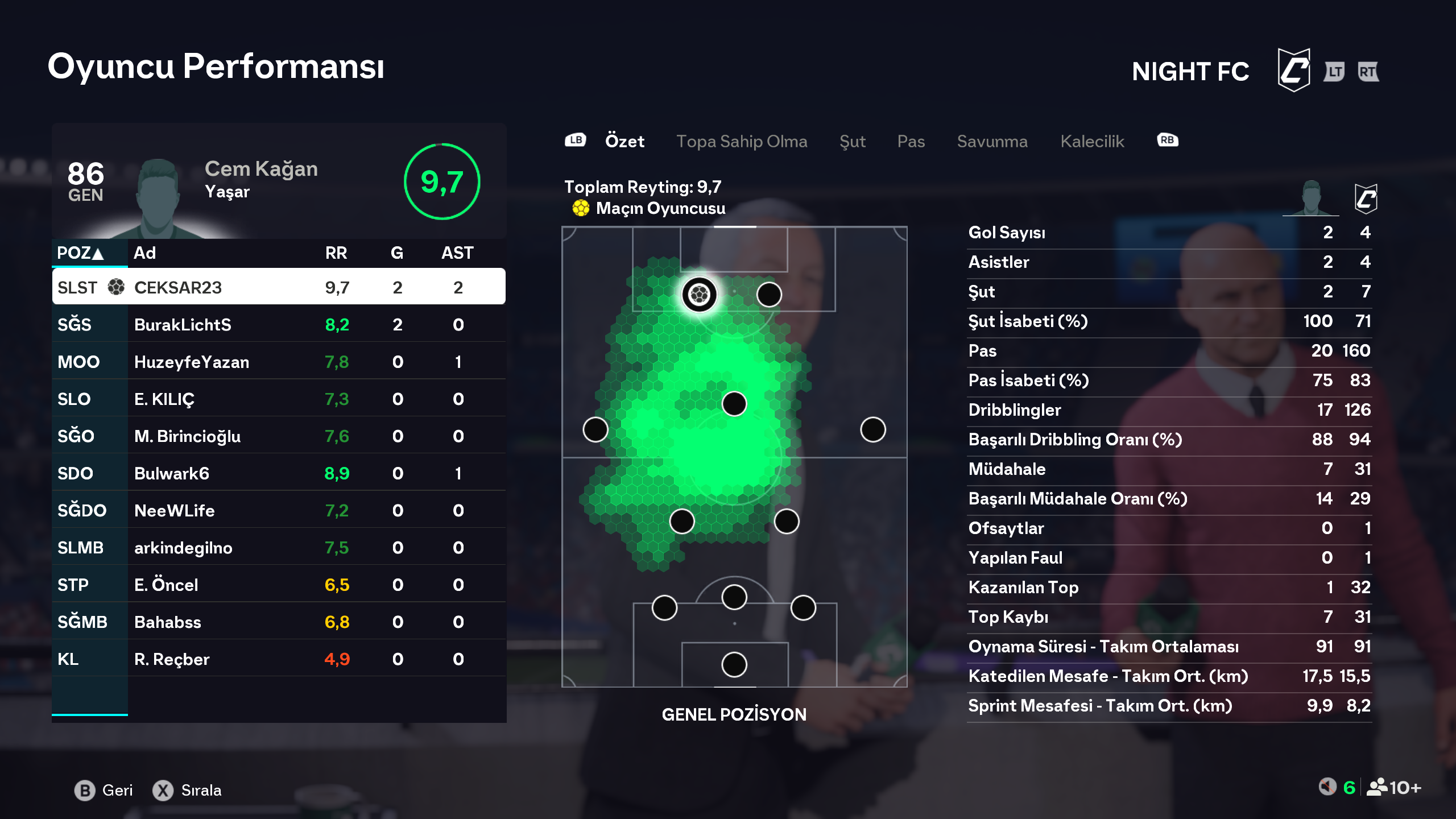Image resolution: width=1456 pixels, height=819 pixels.
Task: Switch to the Kalecilik tab
Action: coord(1092,141)
